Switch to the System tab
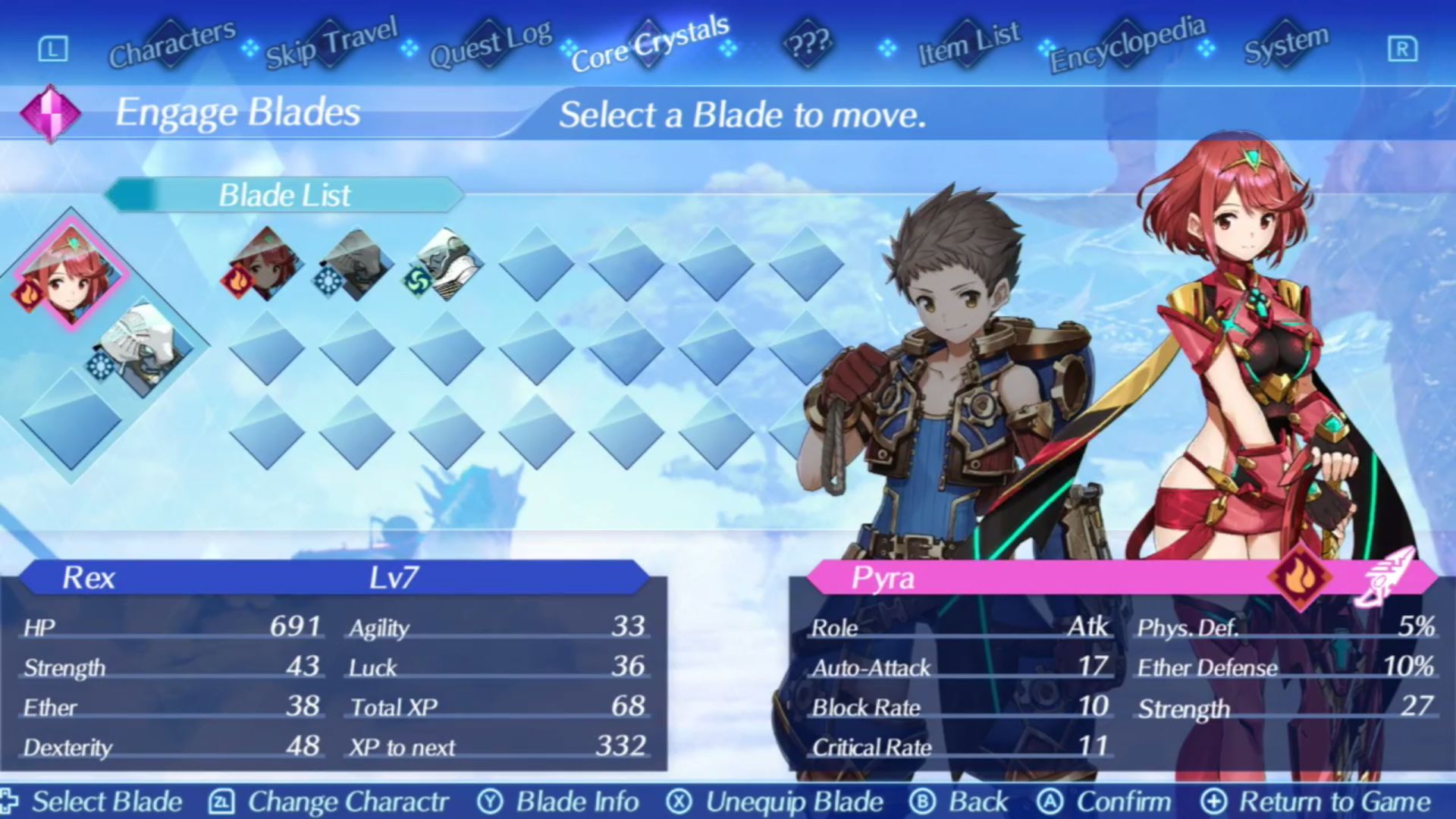This screenshot has width=1456, height=819. pyautogui.click(x=1286, y=44)
